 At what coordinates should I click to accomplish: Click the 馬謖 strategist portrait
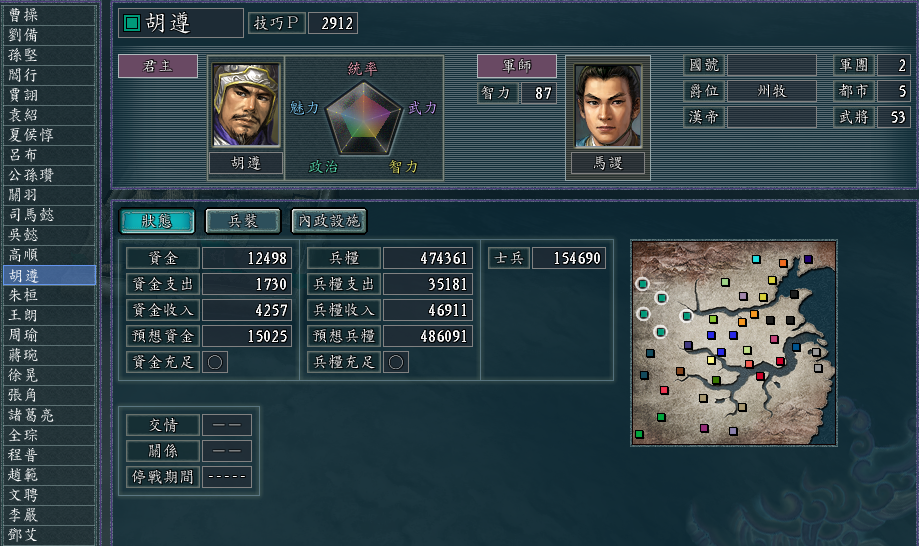pyautogui.click(x=608, y=105)
